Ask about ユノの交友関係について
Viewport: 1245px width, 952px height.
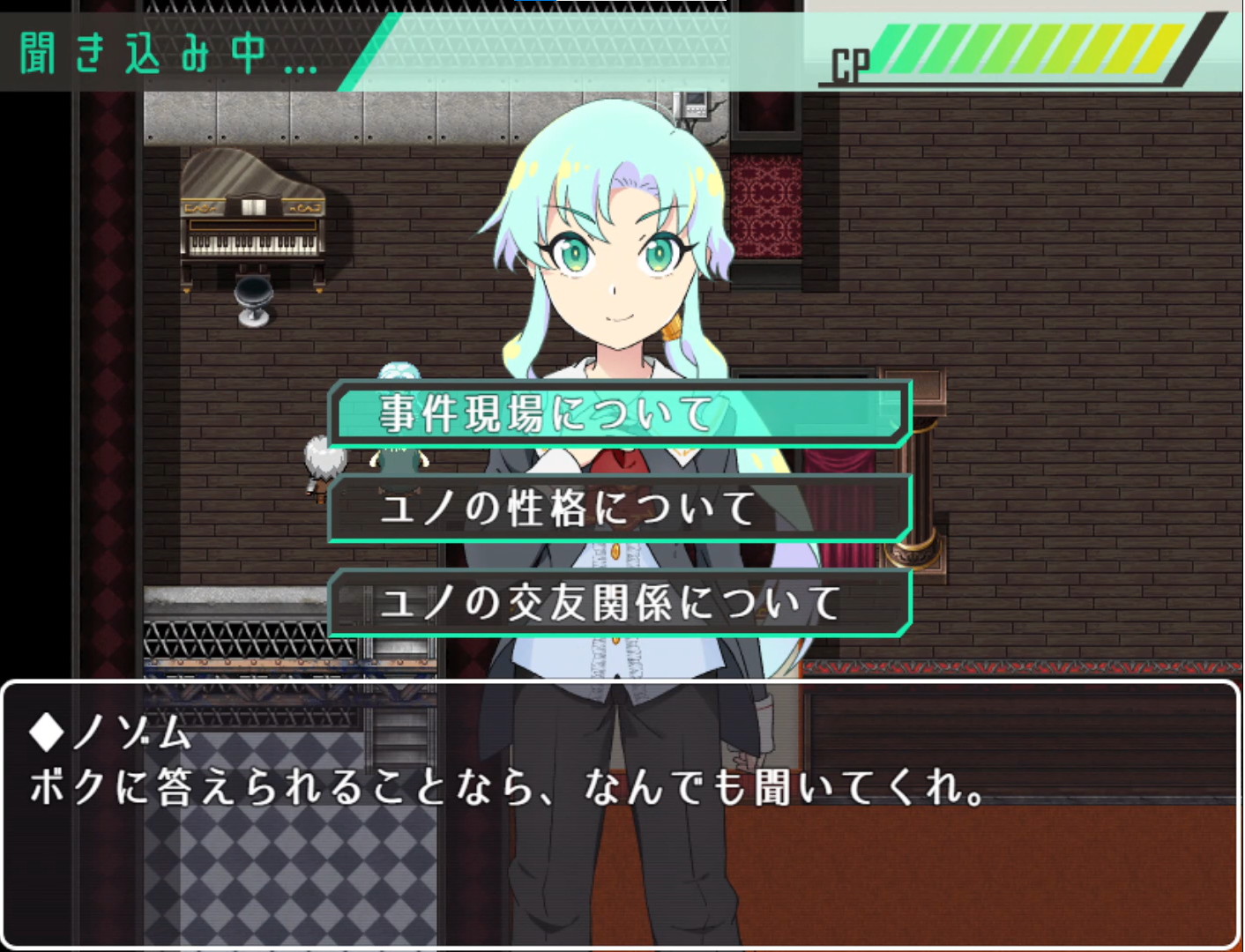[620, 603]
